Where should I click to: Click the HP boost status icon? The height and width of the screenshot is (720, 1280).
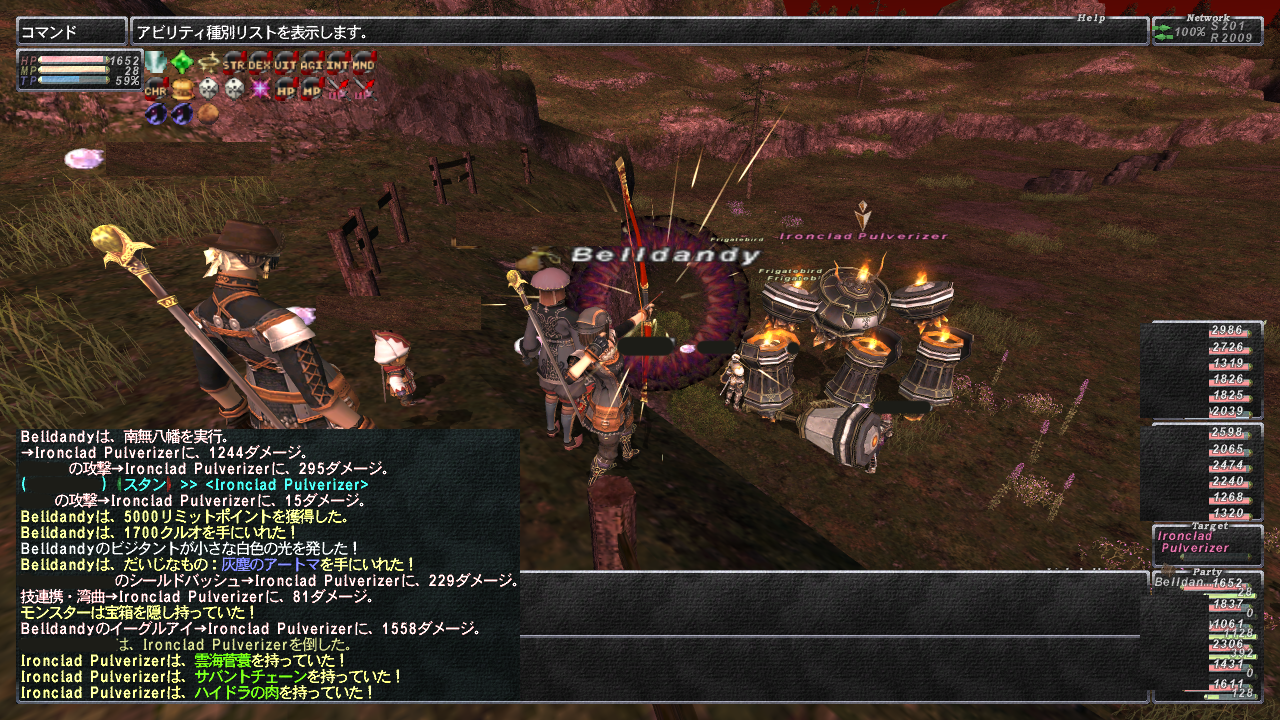[286, 90]
